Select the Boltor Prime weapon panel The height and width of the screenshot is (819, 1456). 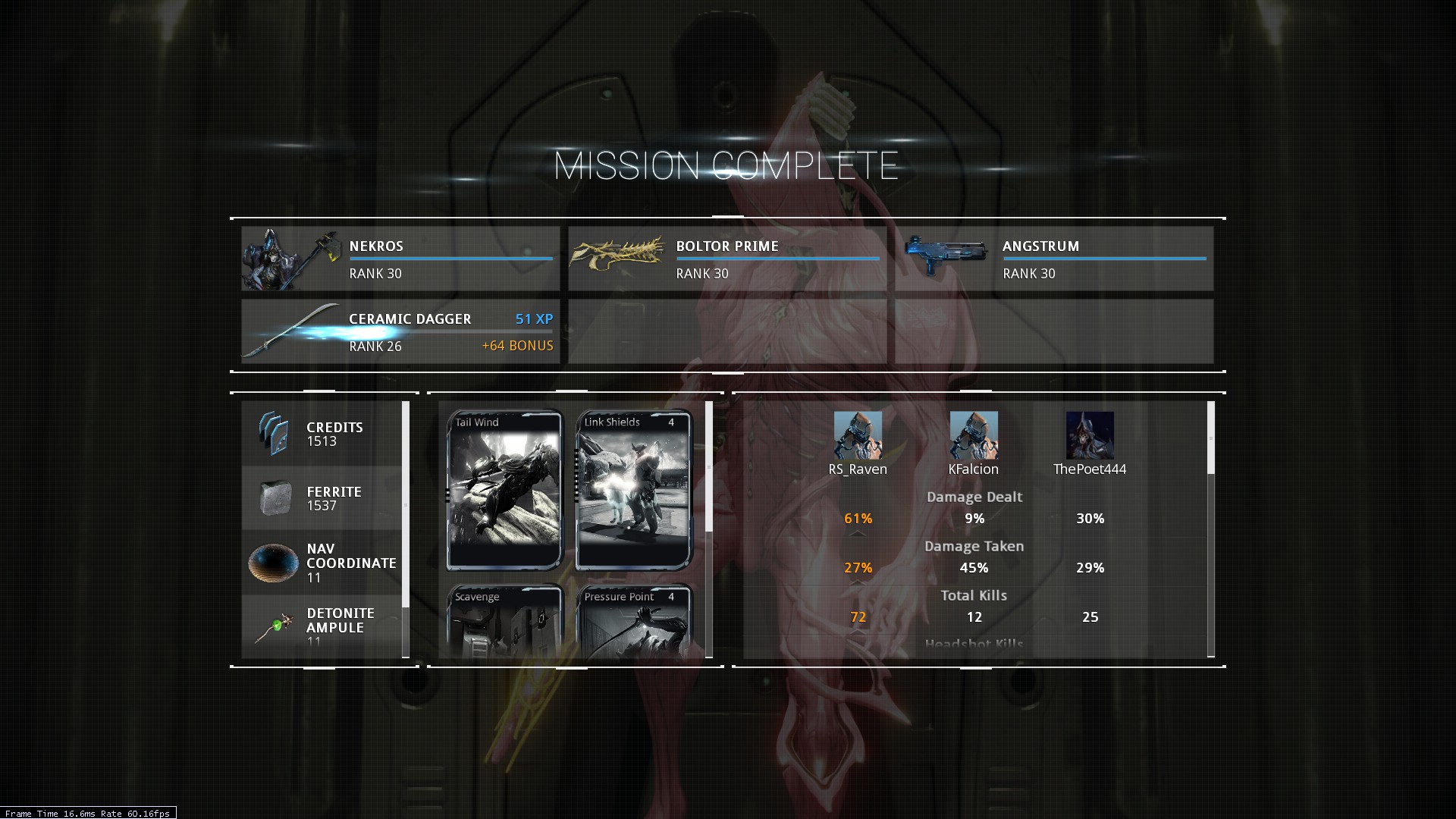(x=726, y=259)
